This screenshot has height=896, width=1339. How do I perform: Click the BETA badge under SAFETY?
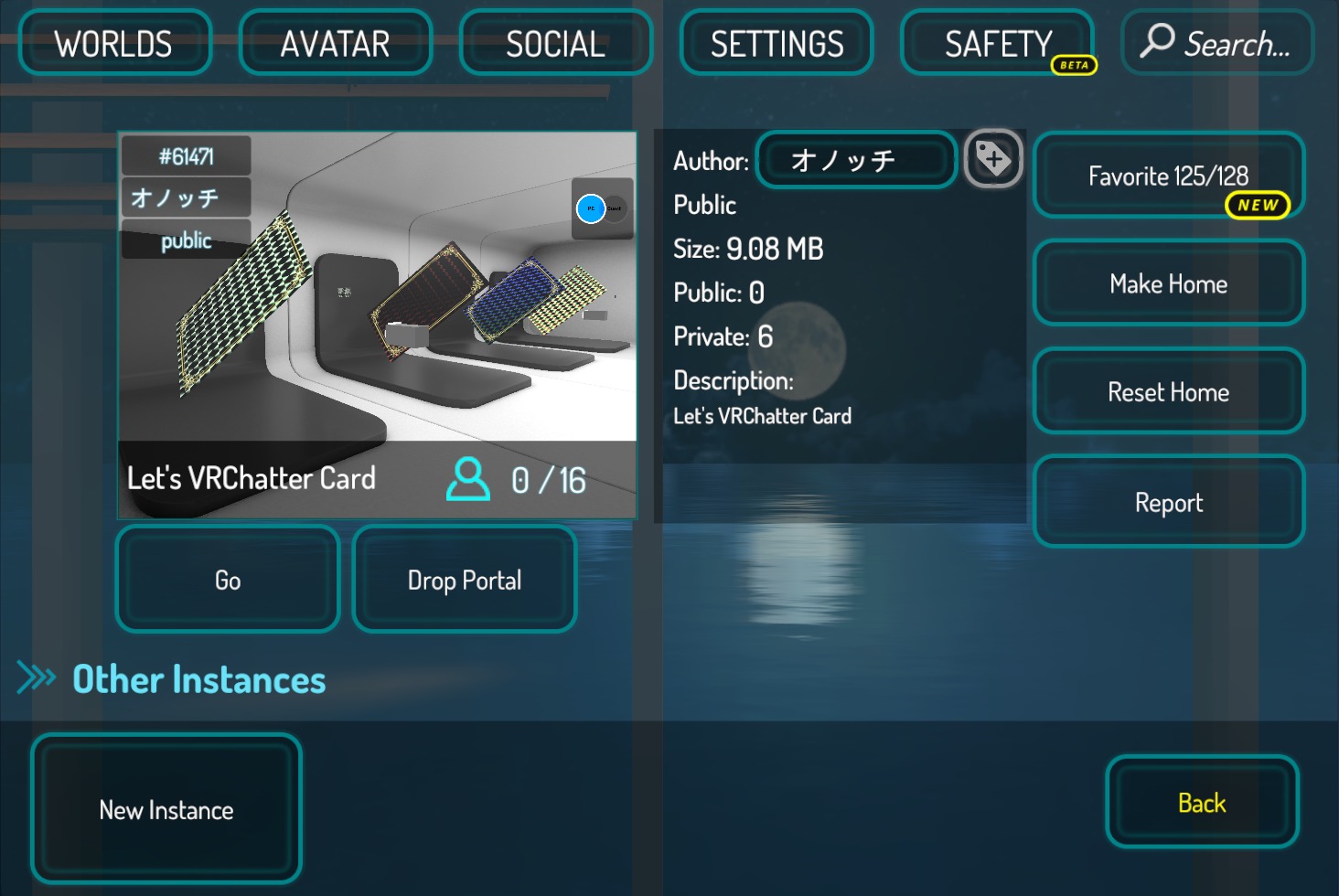[x=1072, y=65]
